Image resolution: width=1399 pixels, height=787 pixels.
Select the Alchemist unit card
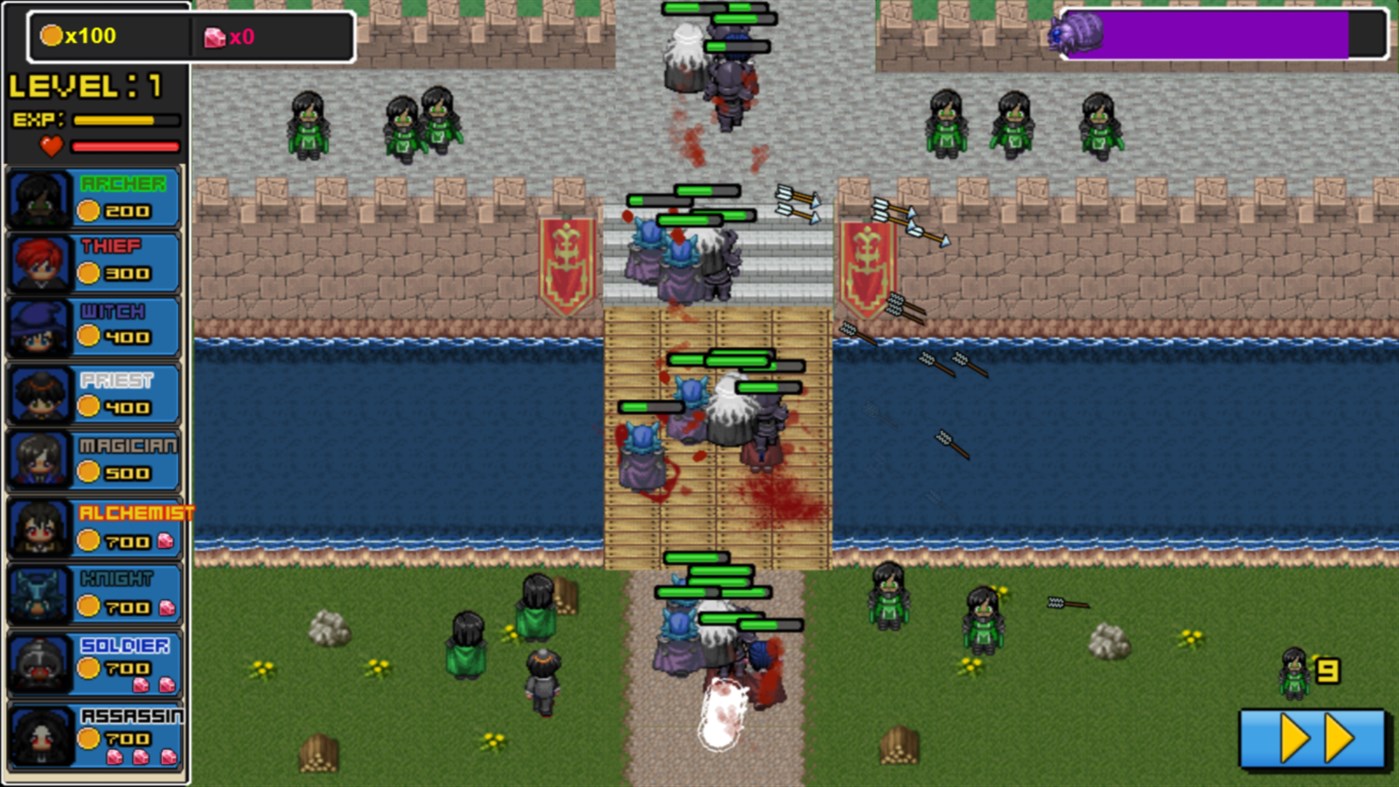coord(93,527)
